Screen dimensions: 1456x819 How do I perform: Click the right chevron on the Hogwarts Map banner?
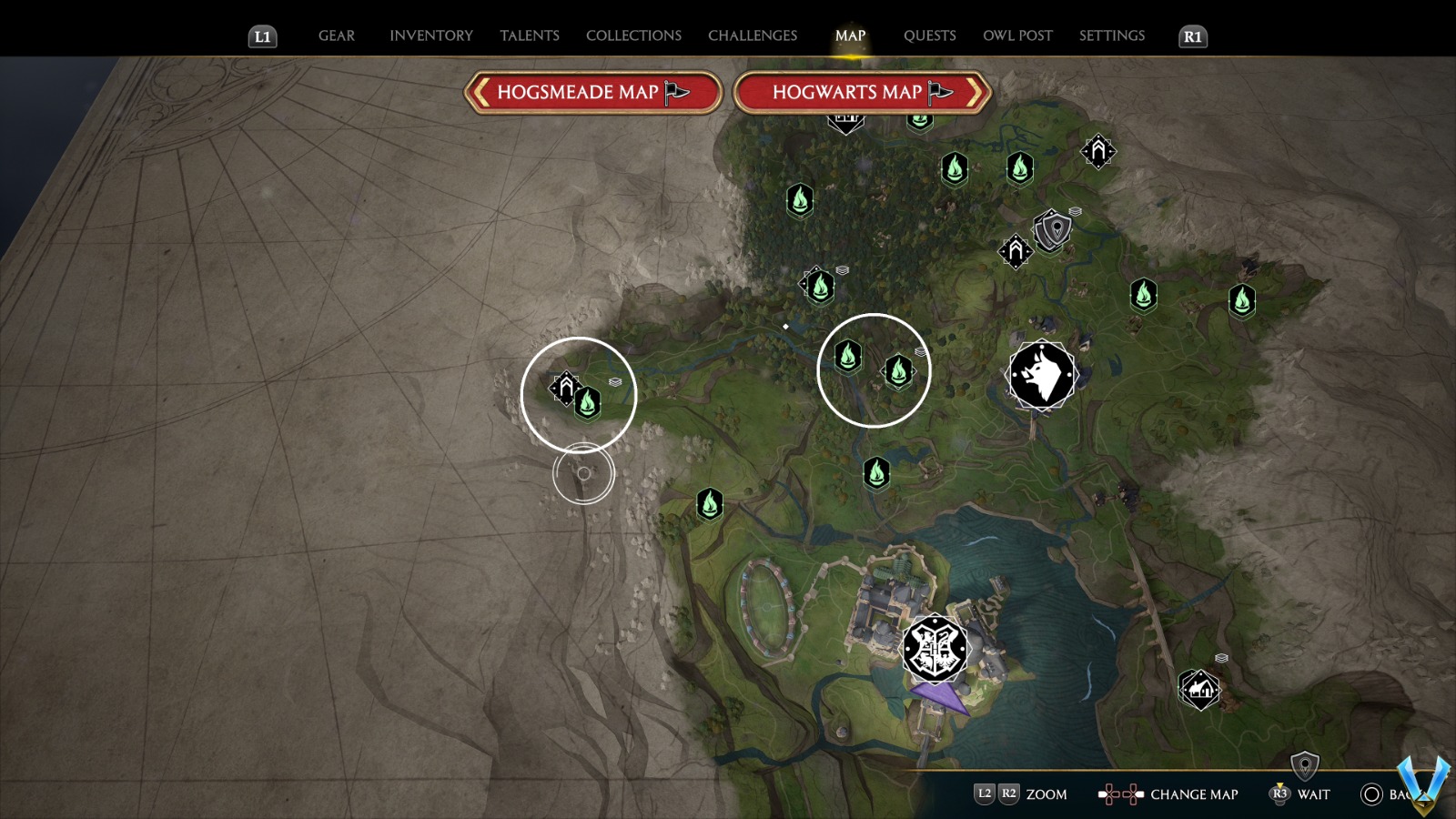(x=971, y=92)
